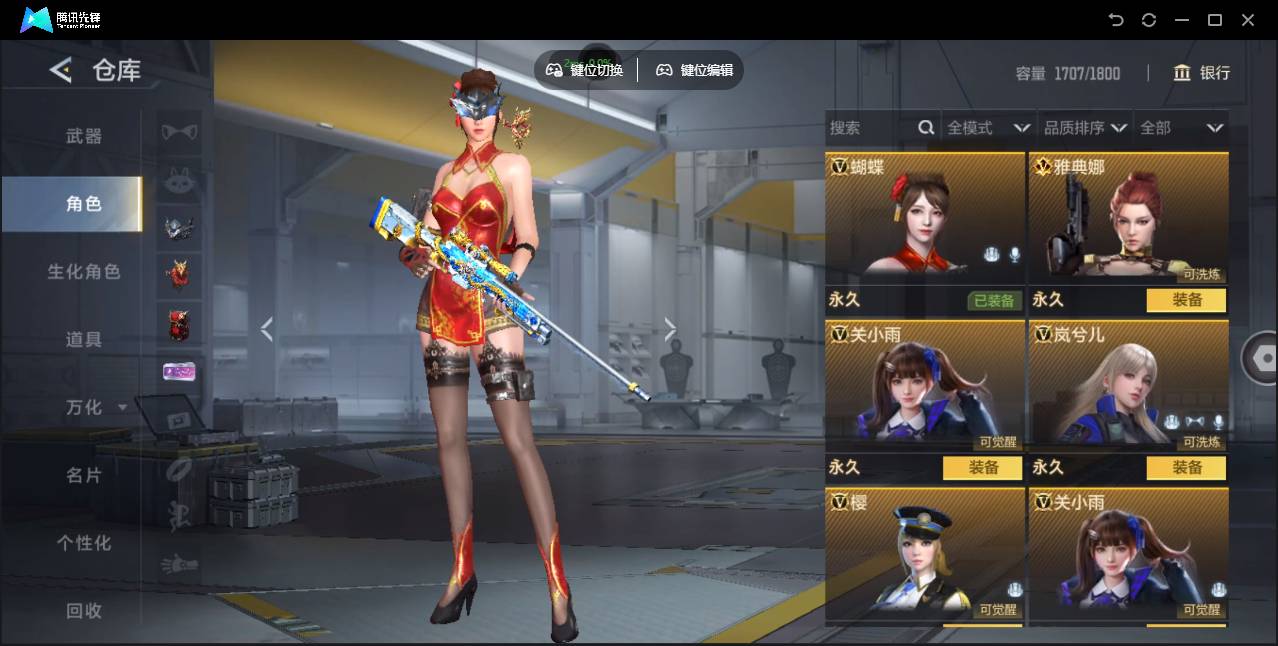Click the 搜索 search field
This screenshot has width=1278, height=646.
pyautogui.click(x=870, y=128)
